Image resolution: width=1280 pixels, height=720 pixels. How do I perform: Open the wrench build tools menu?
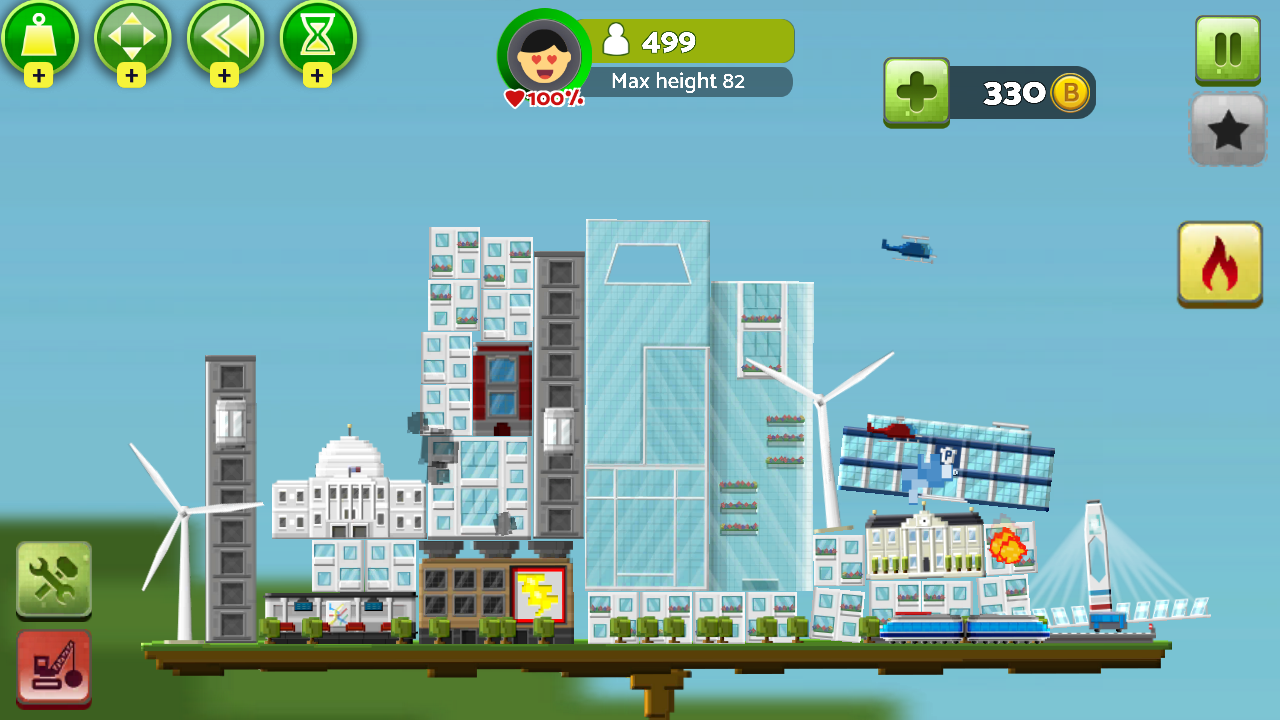[x=54, y=580]
